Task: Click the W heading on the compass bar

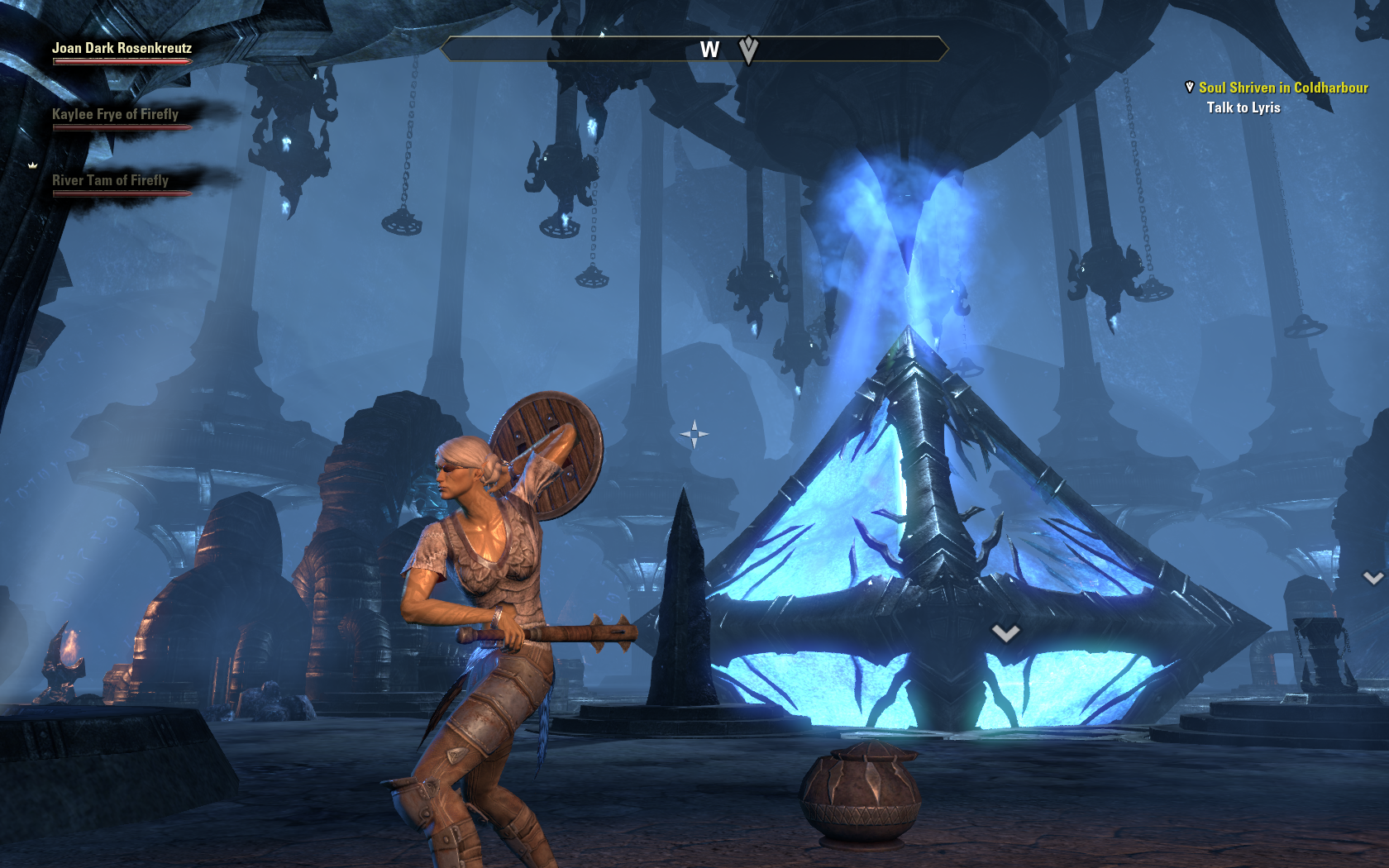Action: (x=709, y=50)
